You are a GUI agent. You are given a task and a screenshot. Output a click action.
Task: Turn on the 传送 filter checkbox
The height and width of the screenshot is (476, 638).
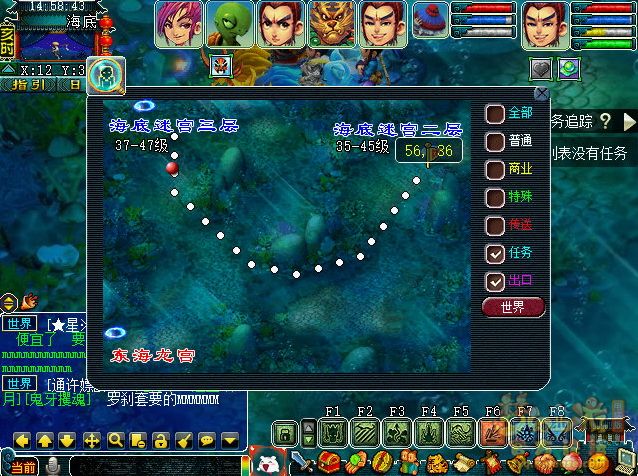pos(495,225)
